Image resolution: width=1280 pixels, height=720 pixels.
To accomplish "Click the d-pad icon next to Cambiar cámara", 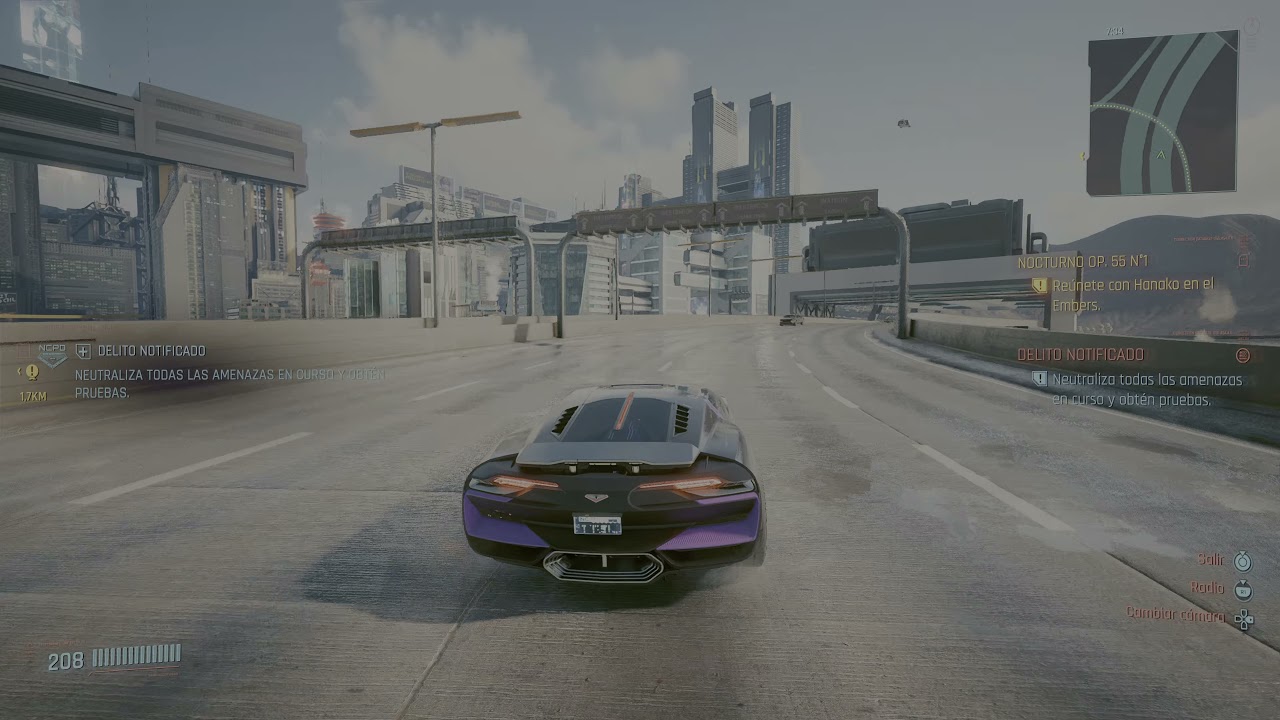I will coord(1244,617).
